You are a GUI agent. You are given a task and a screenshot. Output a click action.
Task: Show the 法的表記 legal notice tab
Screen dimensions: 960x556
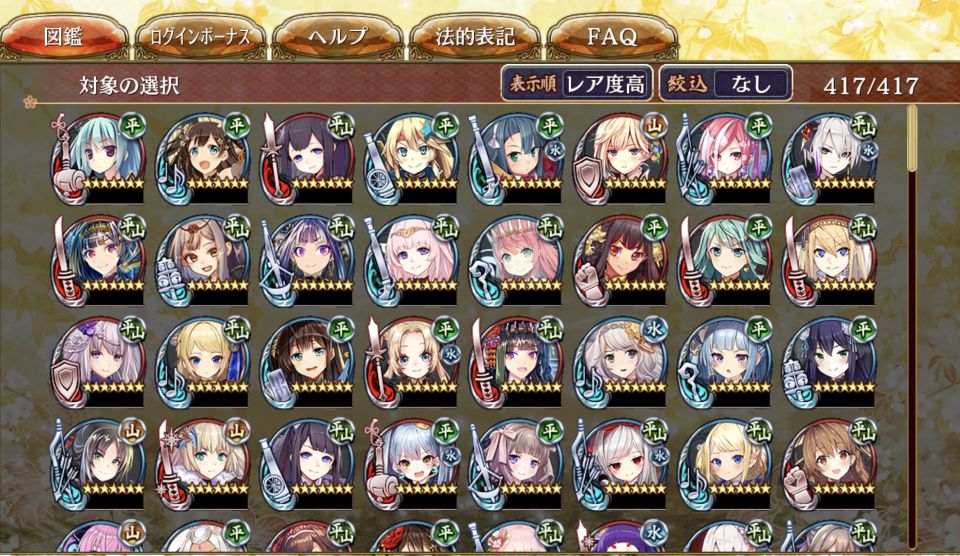click(475, 38)
